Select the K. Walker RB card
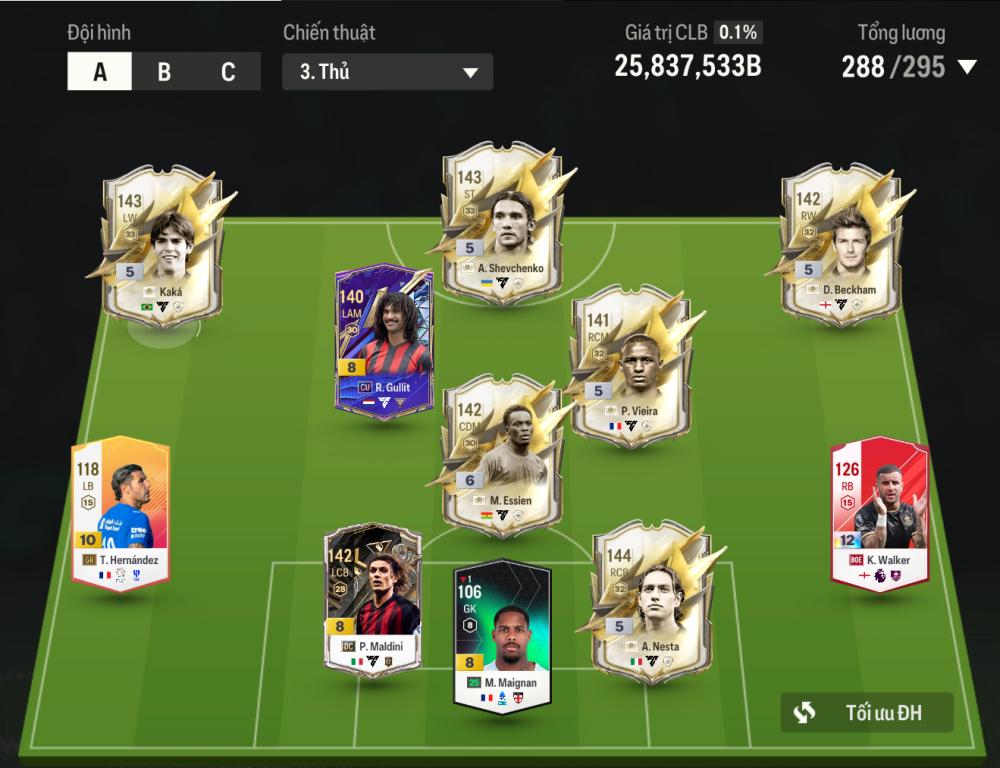Viewport: 1000px width, 768px height. [x=879, y=512]
